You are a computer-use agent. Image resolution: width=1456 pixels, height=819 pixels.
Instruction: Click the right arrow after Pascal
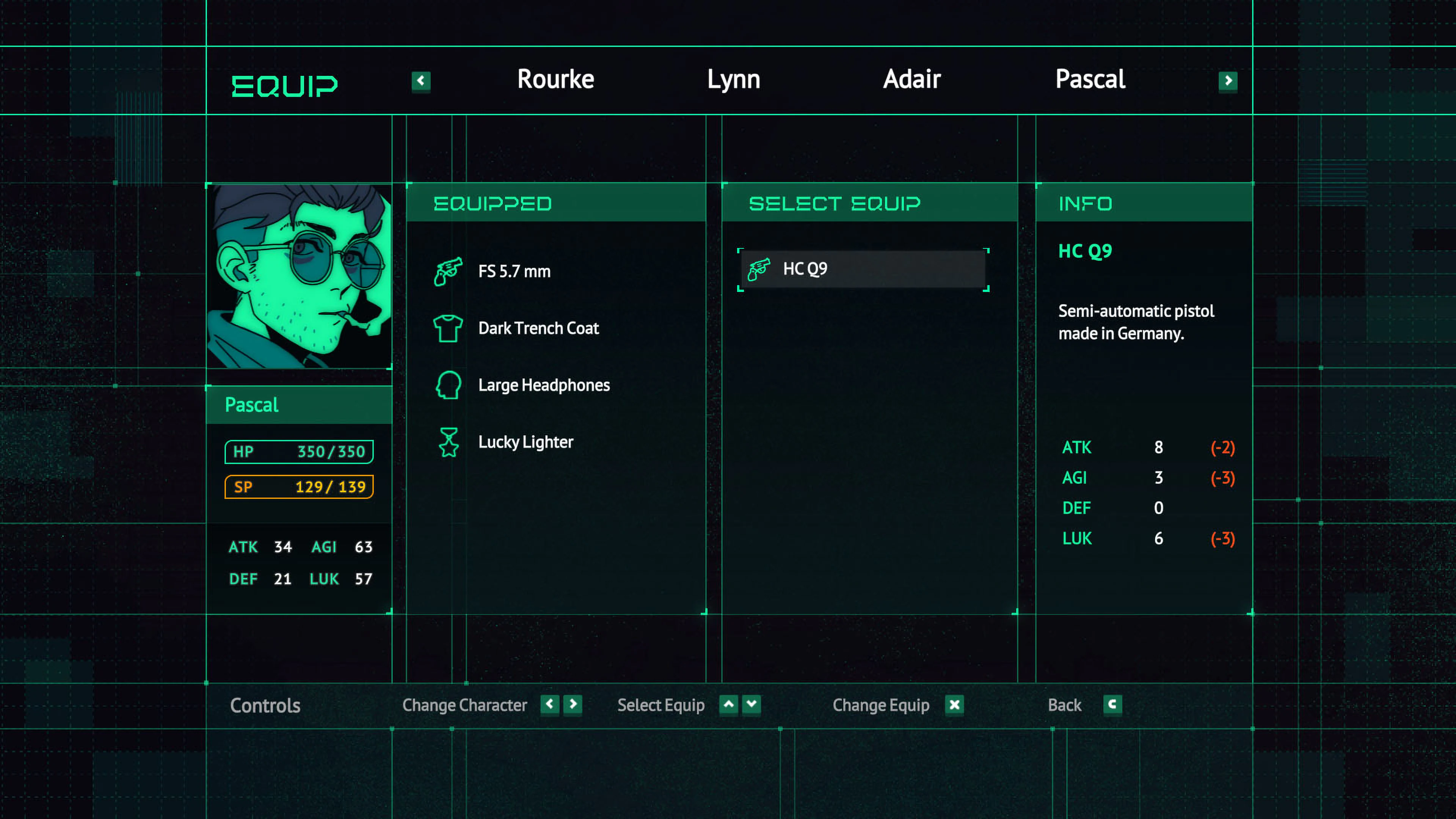(x=1227, y=82)
